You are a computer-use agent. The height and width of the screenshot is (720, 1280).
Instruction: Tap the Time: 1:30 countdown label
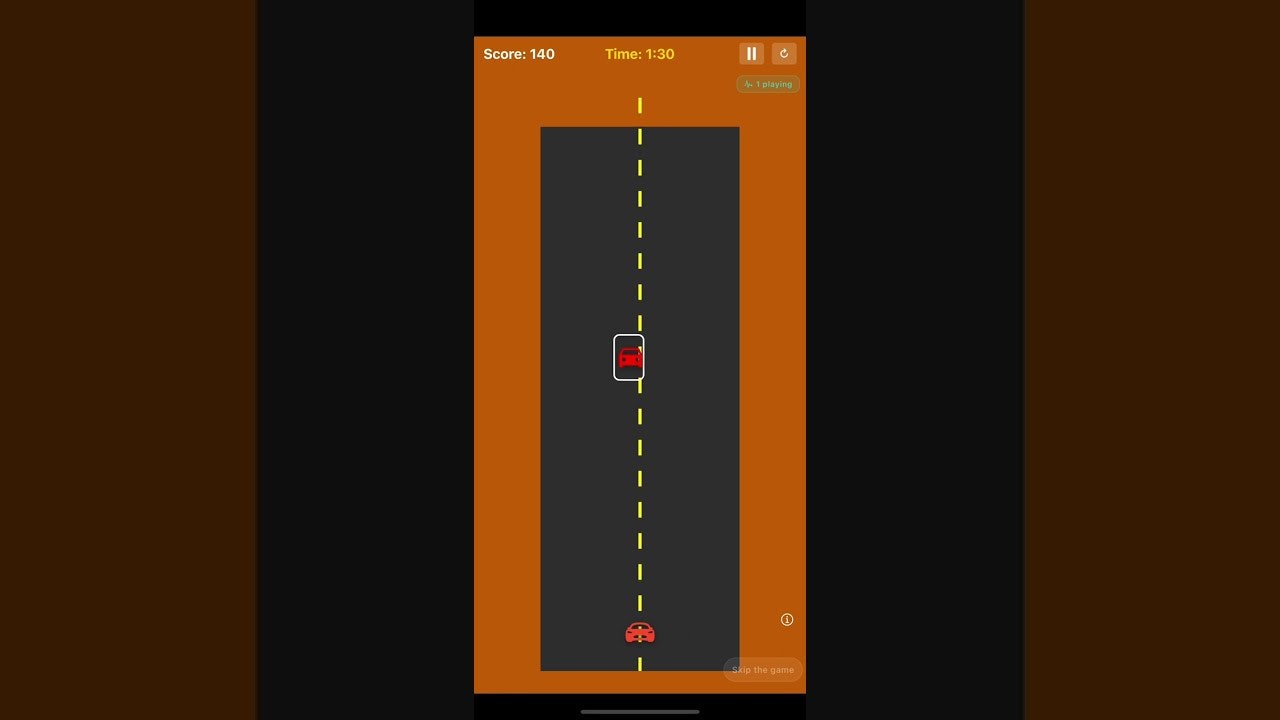click(x=640, y=54)
